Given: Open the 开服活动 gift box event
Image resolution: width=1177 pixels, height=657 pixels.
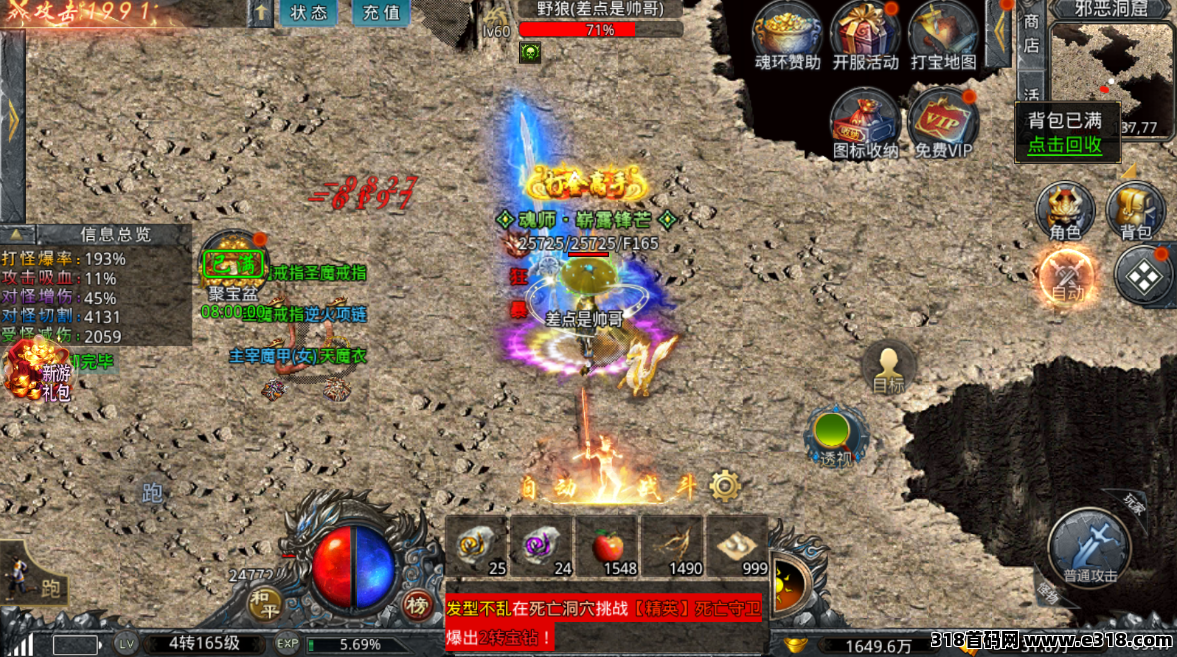Looking at the screenshot, I should 865,36.
